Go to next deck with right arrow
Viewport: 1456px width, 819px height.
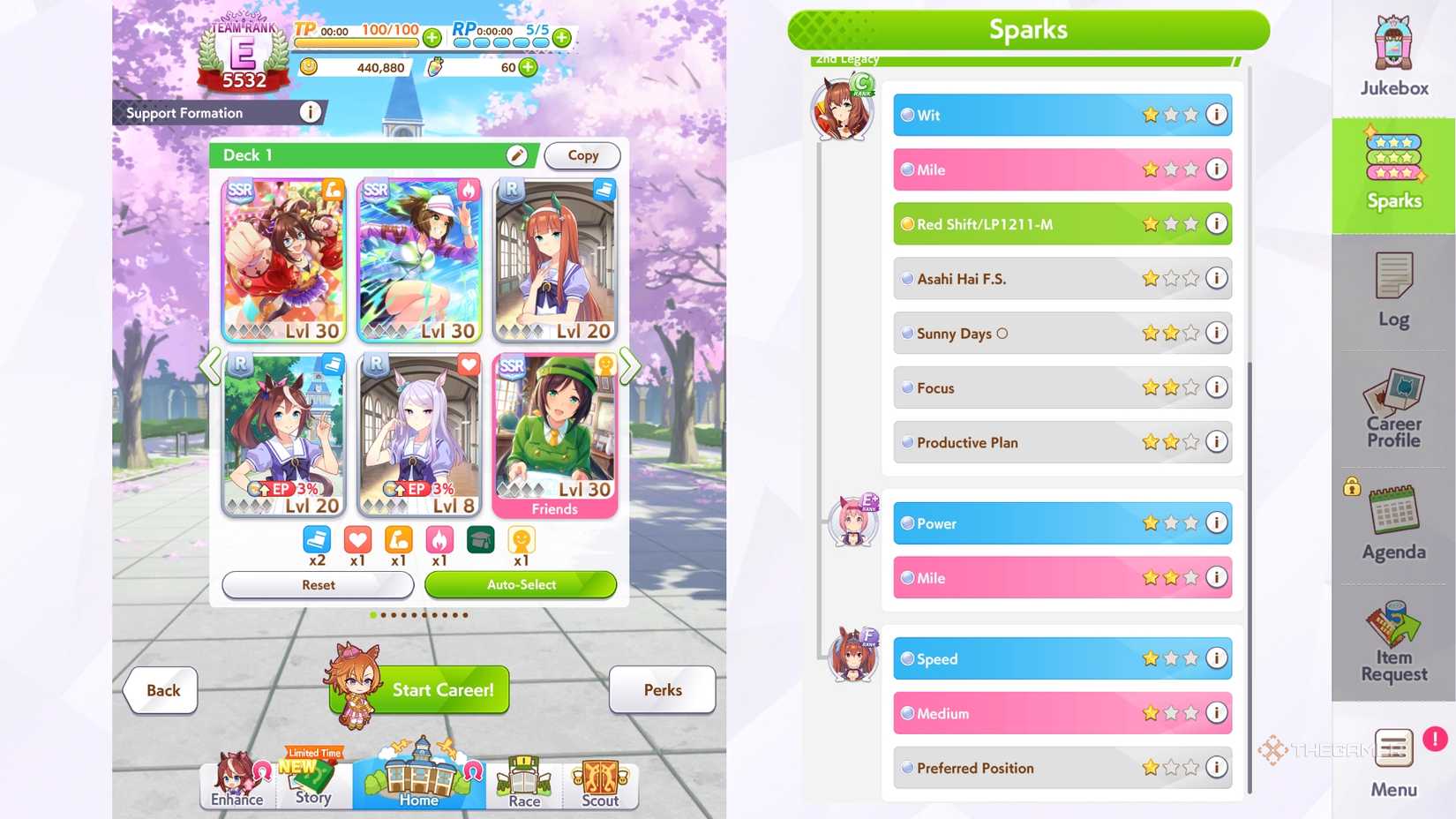tap(629, 367)
